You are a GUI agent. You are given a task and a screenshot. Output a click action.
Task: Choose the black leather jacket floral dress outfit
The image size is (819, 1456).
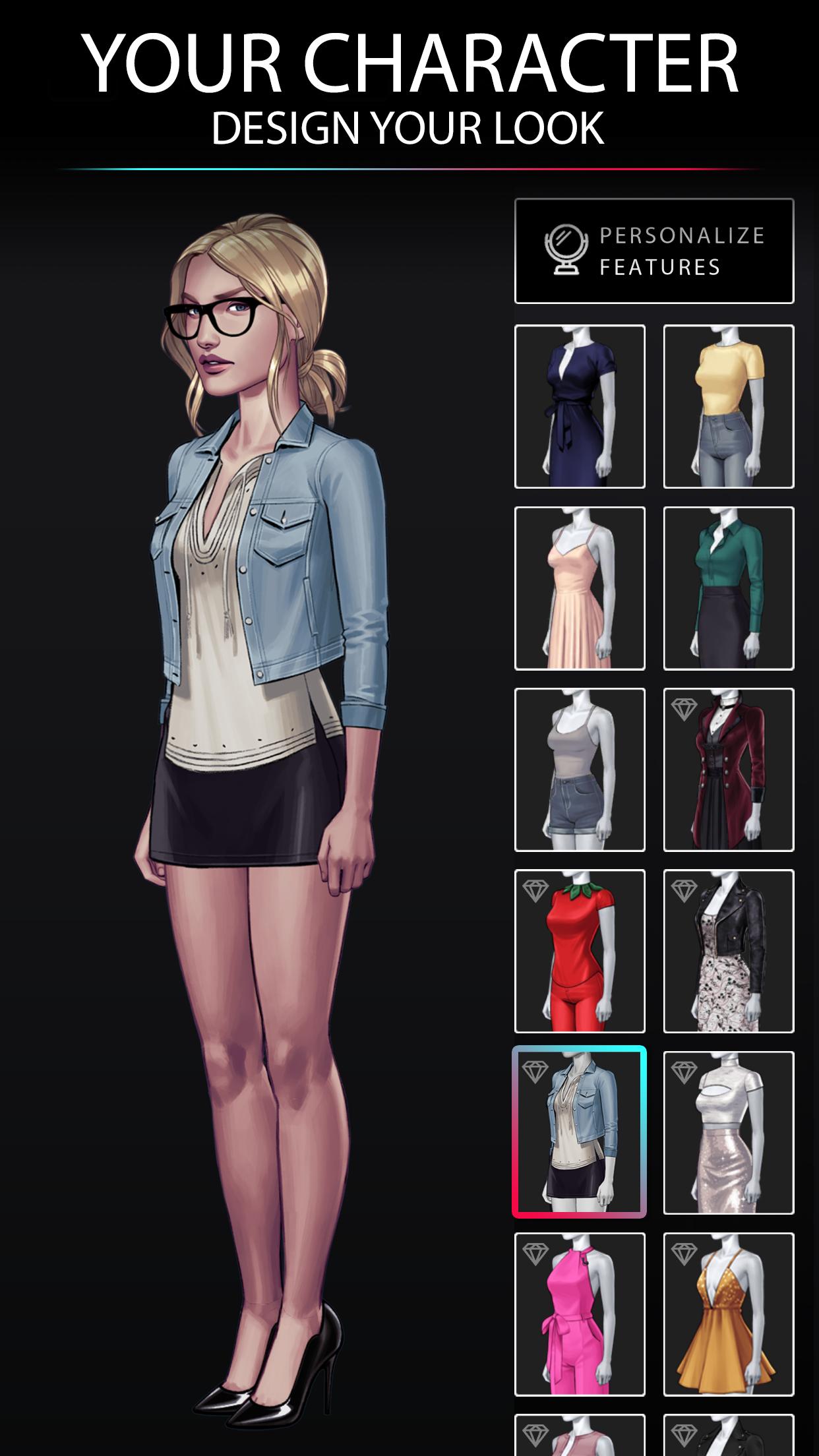(x=729, y=951)
